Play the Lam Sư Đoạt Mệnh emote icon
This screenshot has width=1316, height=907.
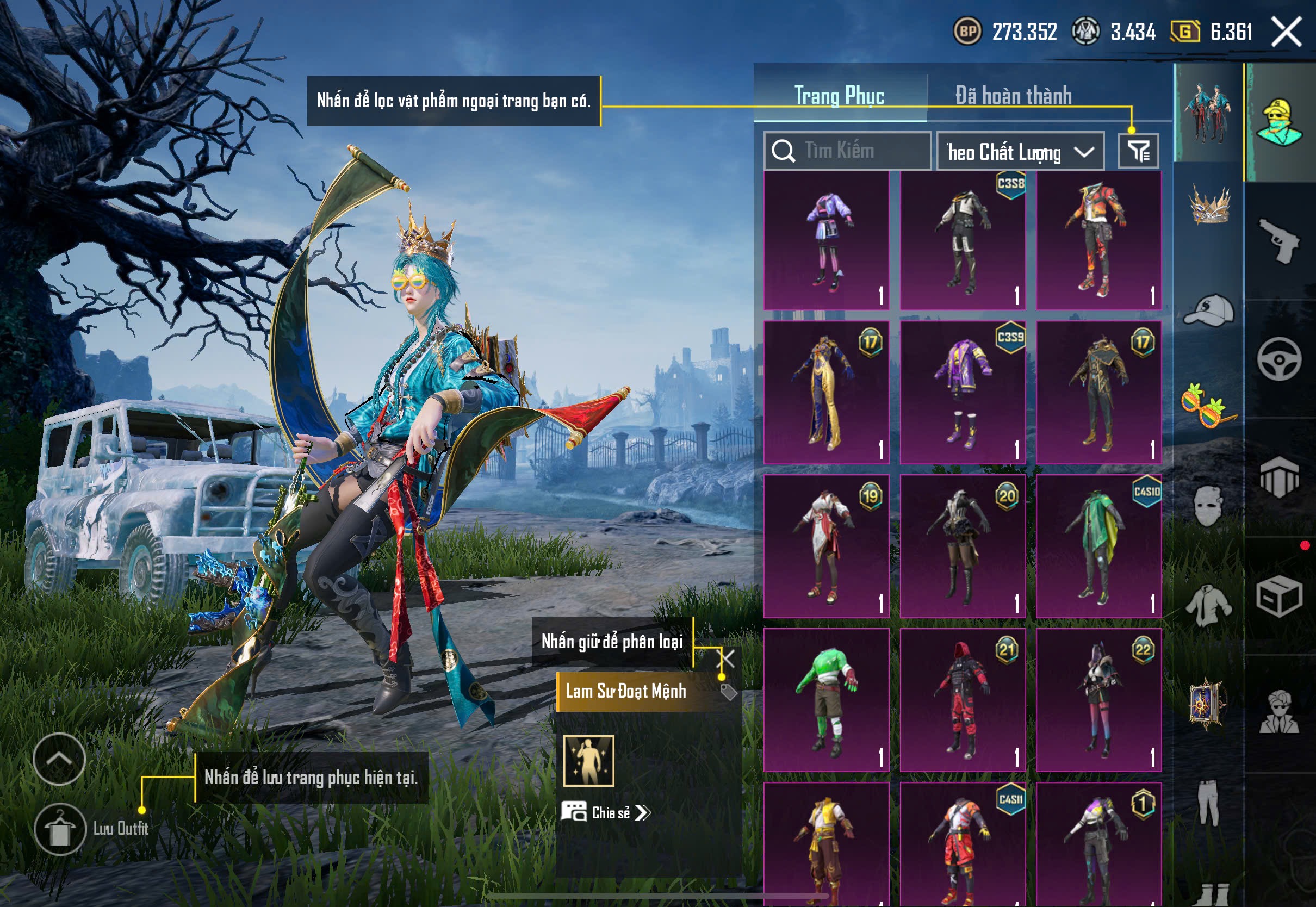pos(589,761)
